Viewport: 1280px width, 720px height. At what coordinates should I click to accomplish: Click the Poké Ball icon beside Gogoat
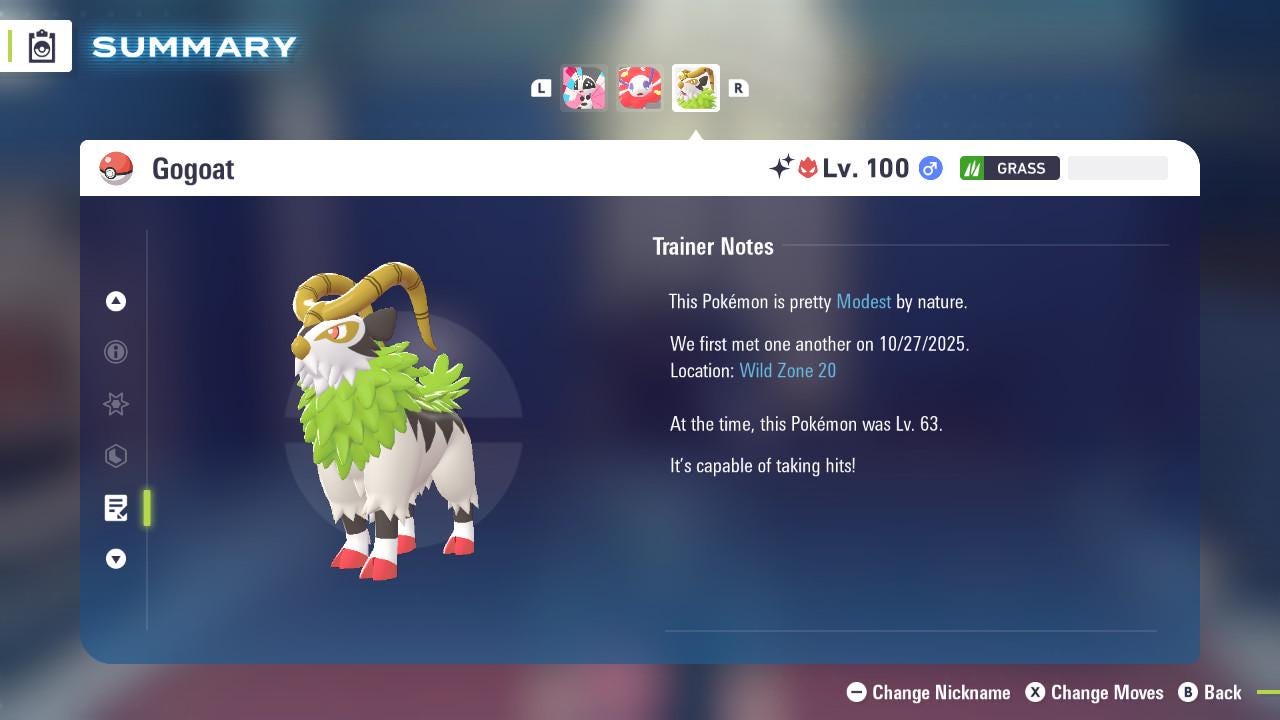click(117, 168)
